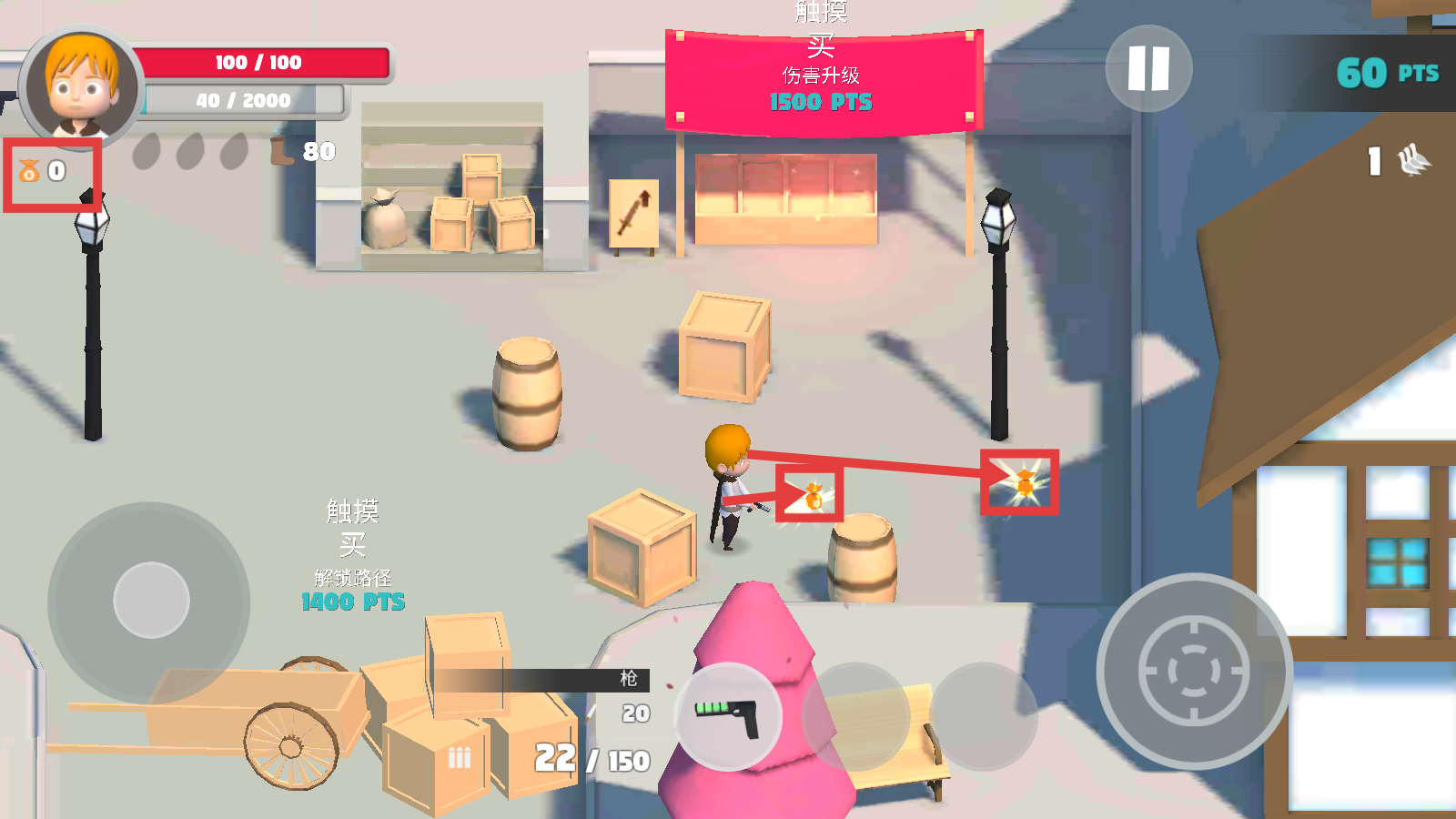1456x819 pixels.
Task: Pause the game
Action: [x=1148, y=68]
